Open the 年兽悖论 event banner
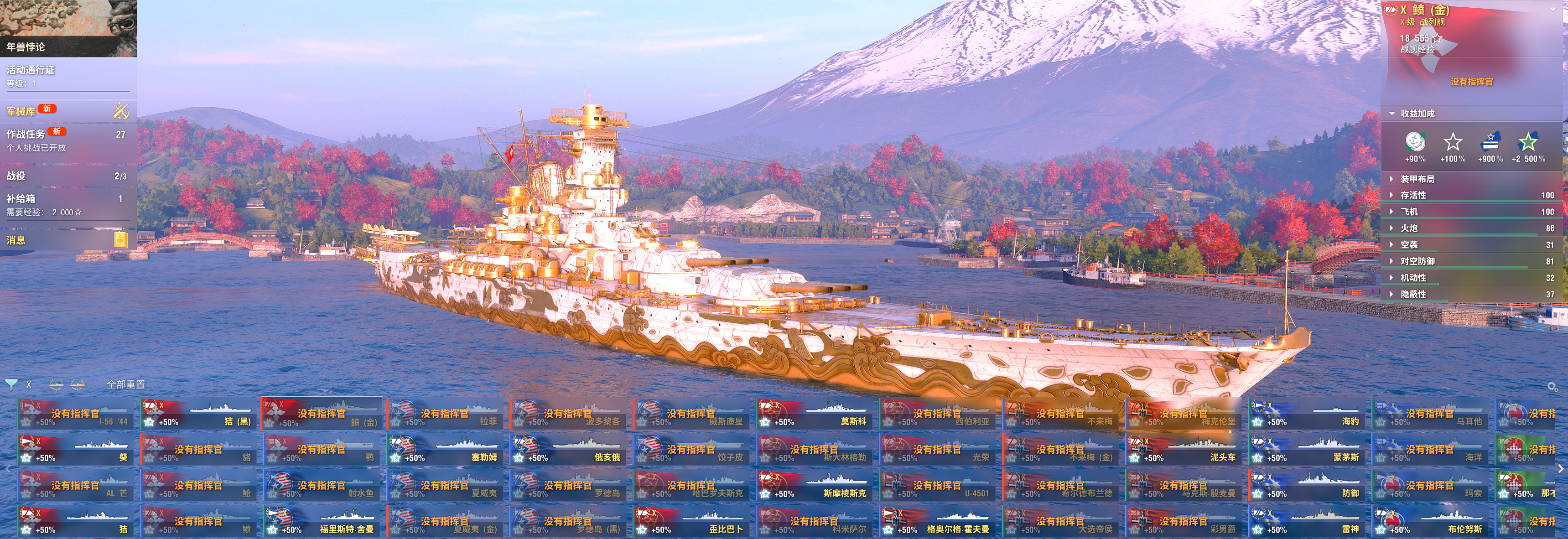The image size is (1568, 539). click(67, 28)
